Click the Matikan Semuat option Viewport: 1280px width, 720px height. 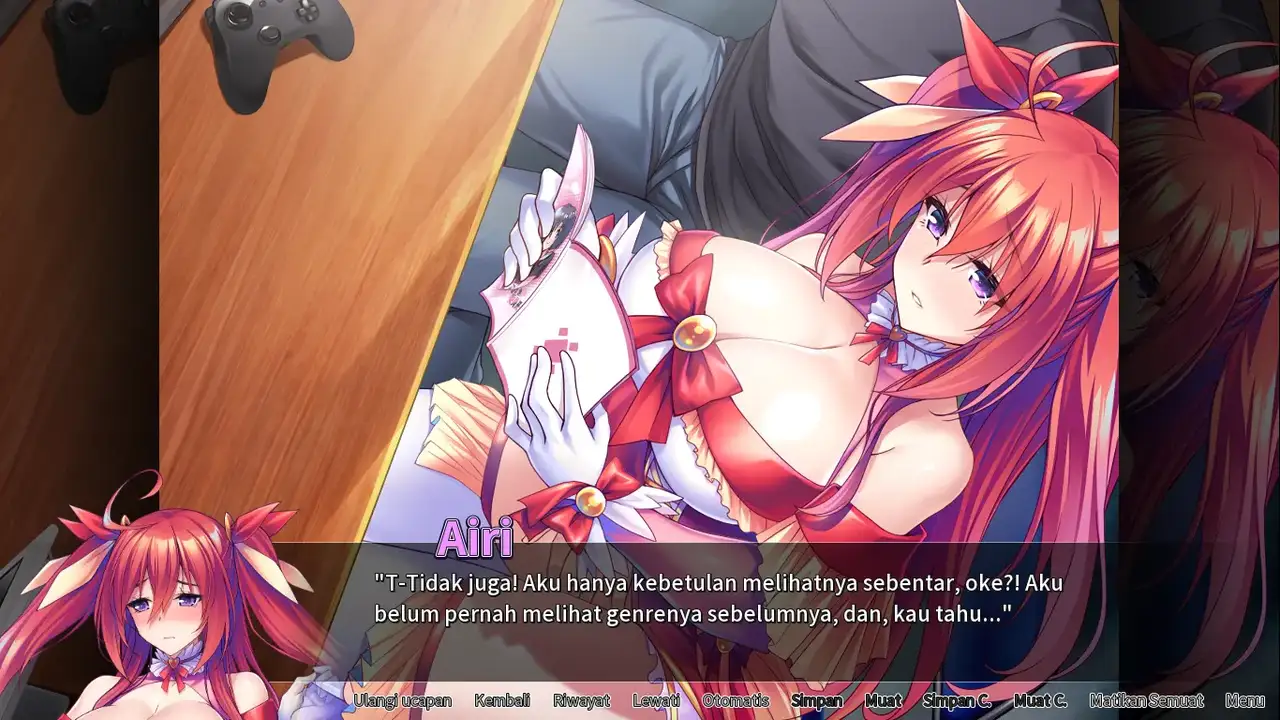click(1146, 701)
